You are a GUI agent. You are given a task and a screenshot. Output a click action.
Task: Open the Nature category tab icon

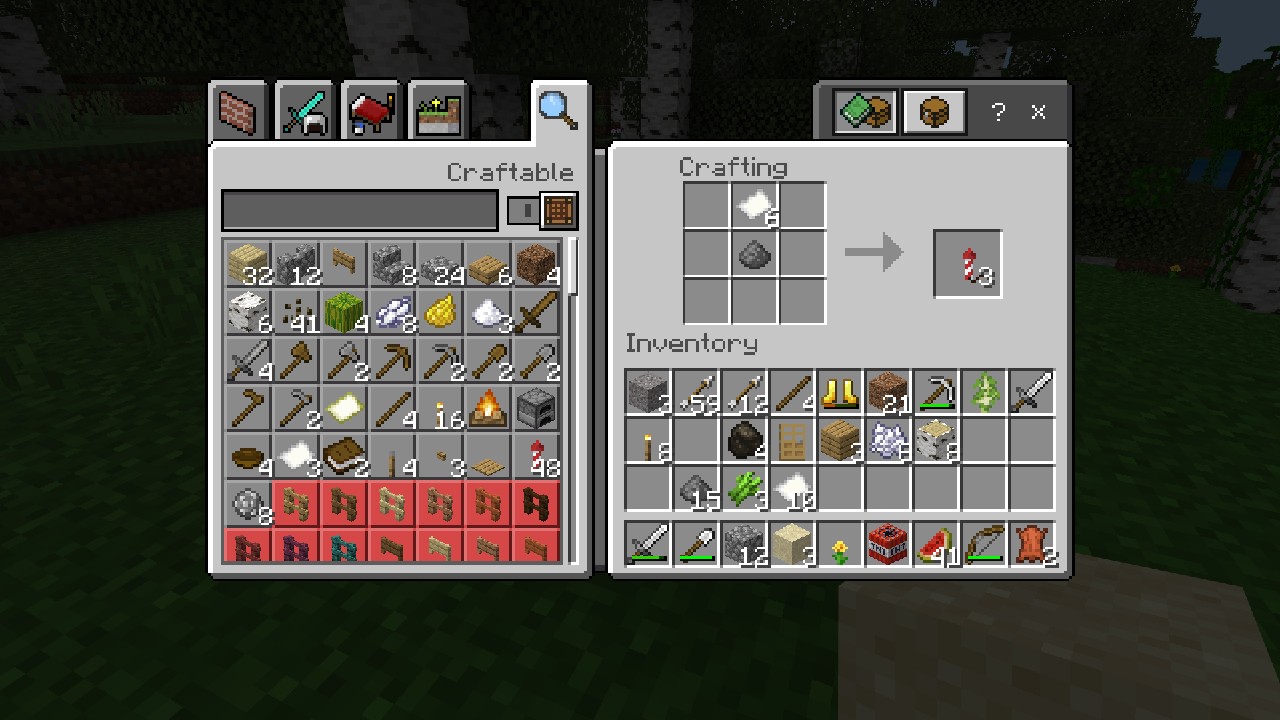click(436, 110)
